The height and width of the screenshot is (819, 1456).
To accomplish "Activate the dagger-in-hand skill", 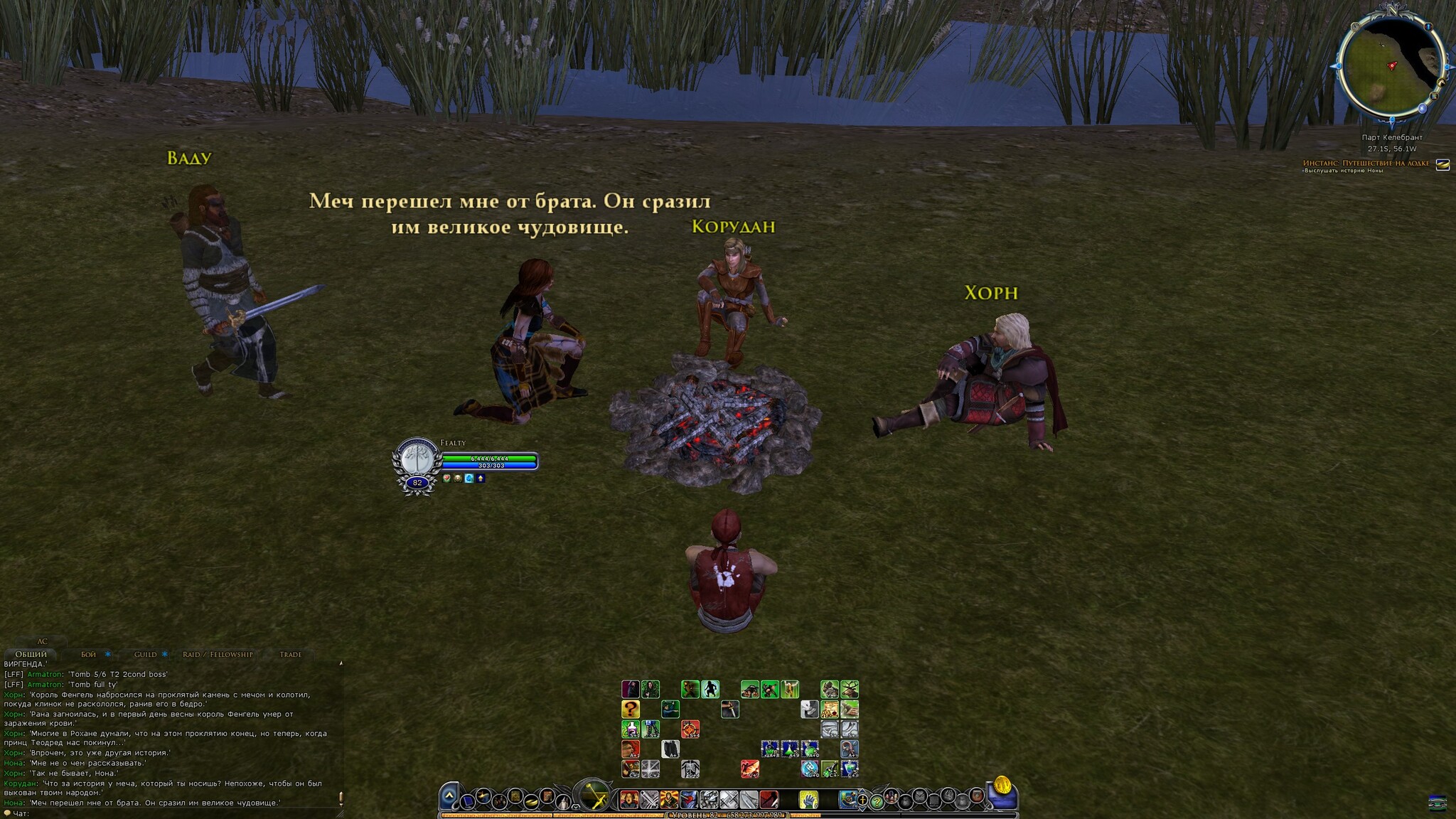I will click(x=729, y=709).
